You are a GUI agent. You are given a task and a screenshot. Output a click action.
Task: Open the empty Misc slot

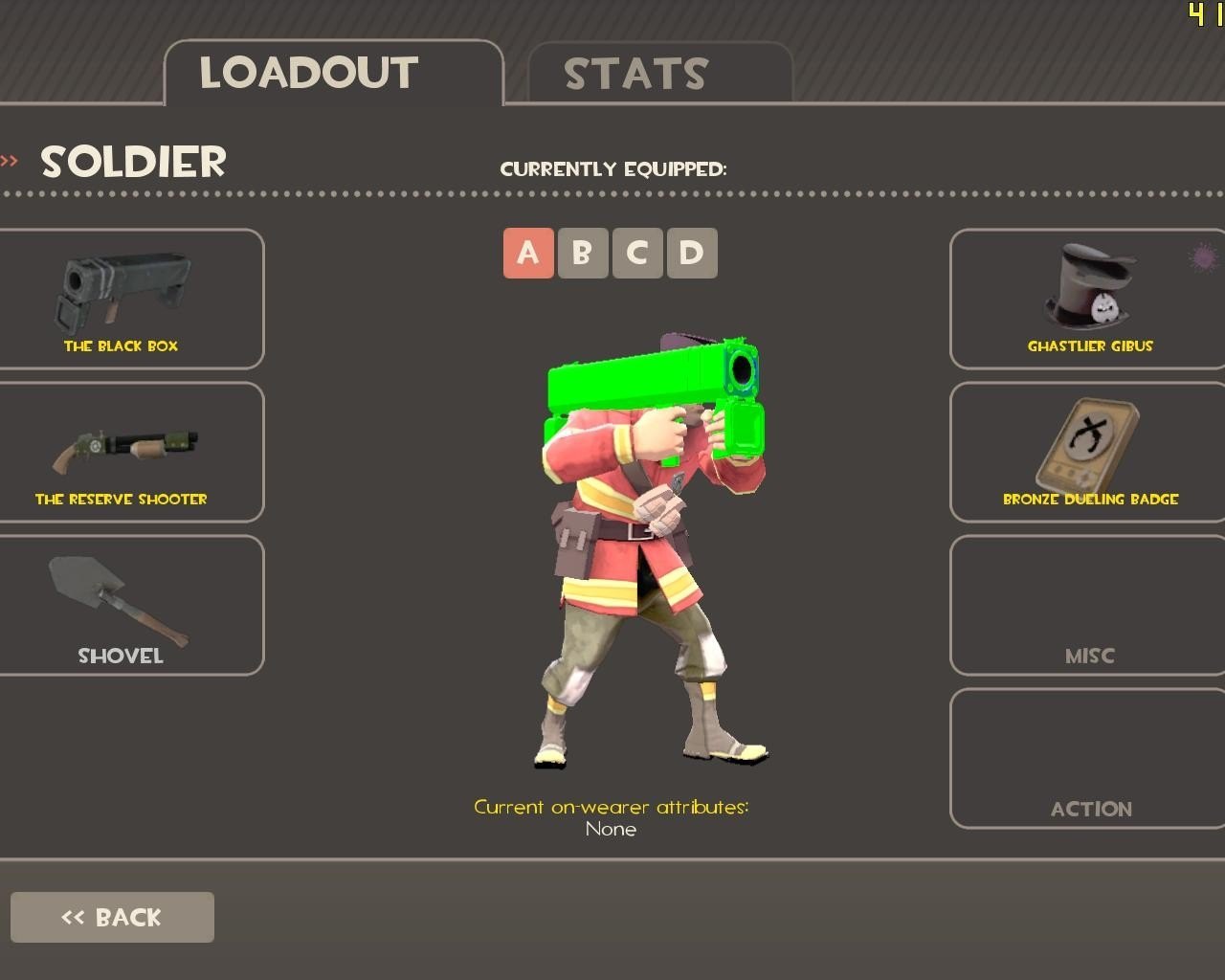point(1088,605)
